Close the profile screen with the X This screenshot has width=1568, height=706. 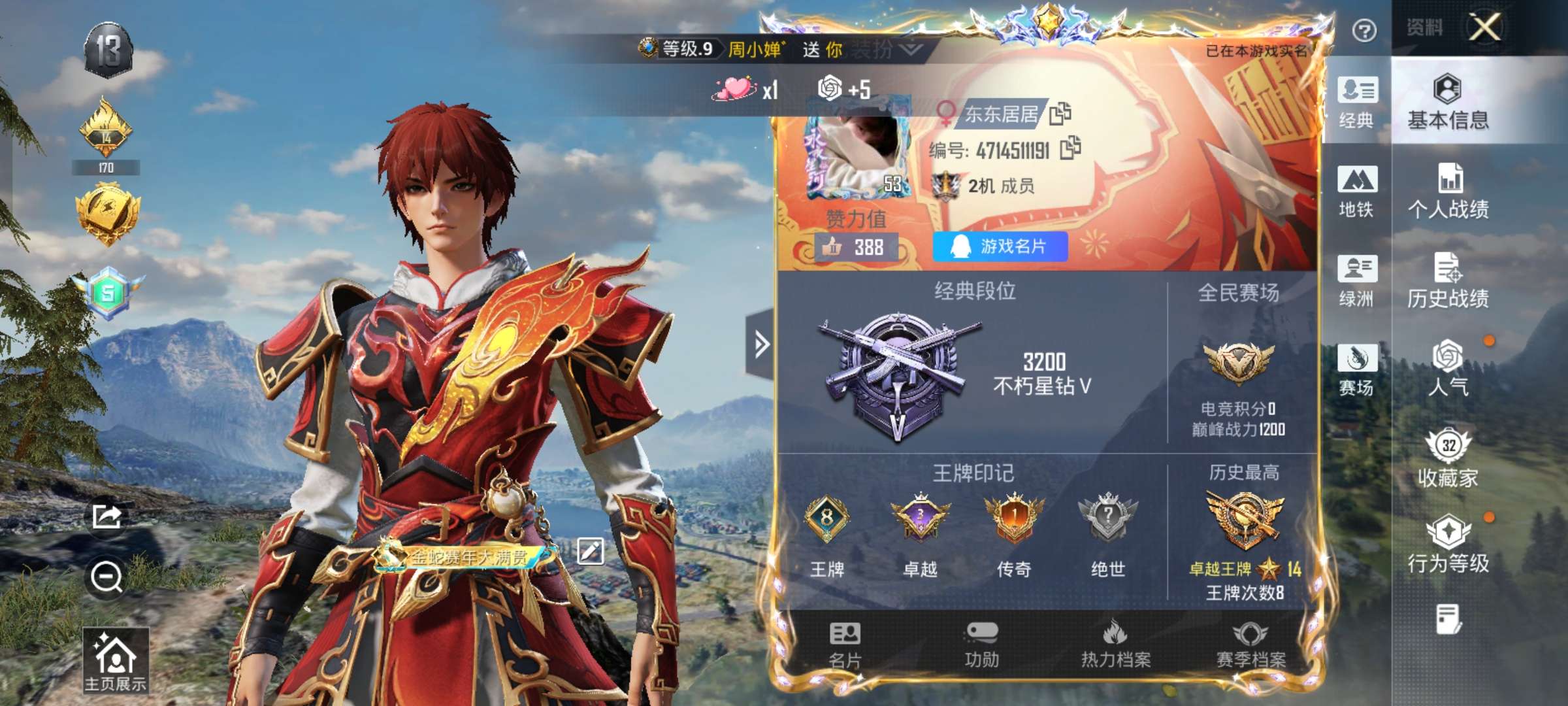click(1485, 28)
